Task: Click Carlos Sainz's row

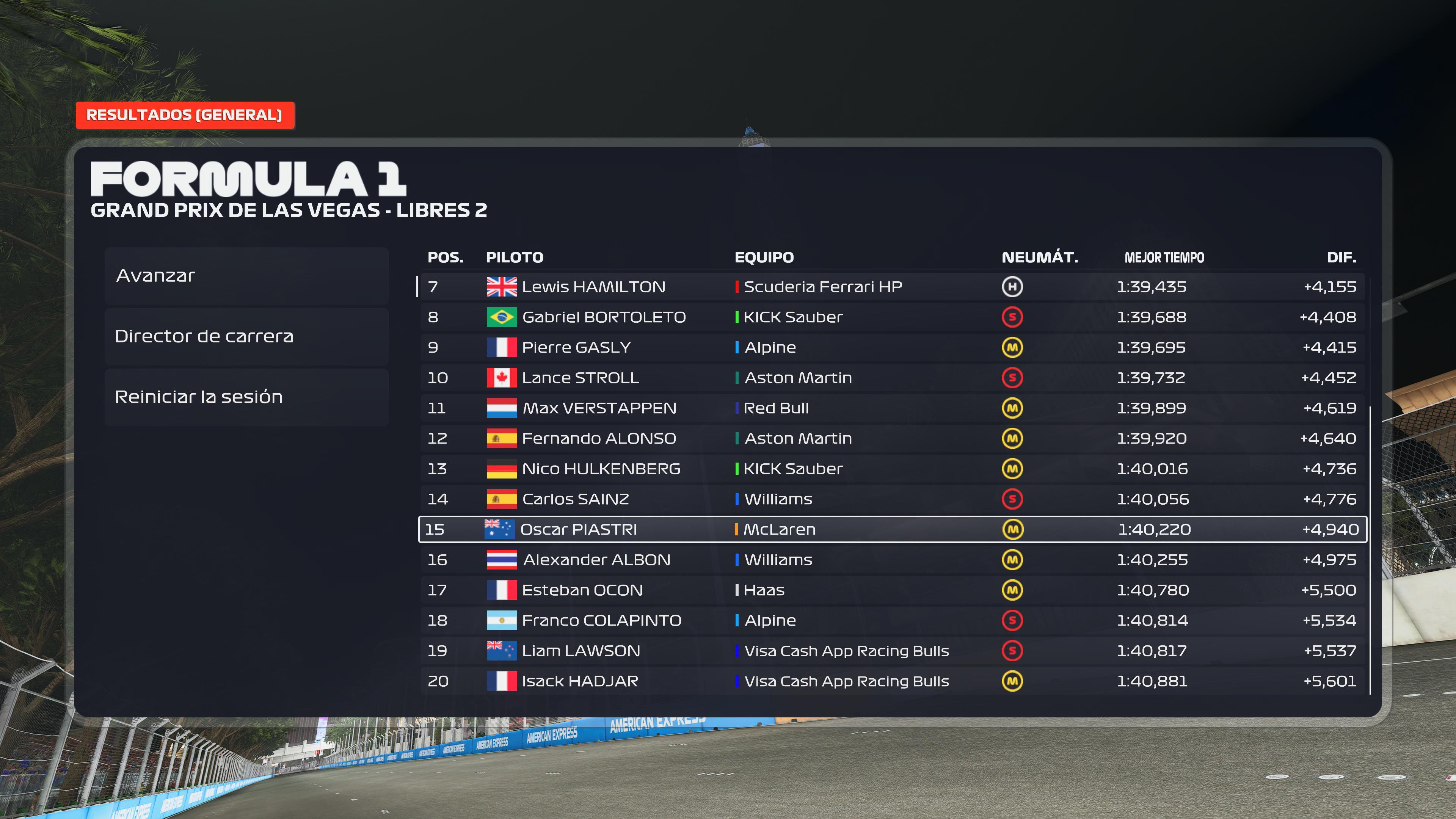Action: 892,499
